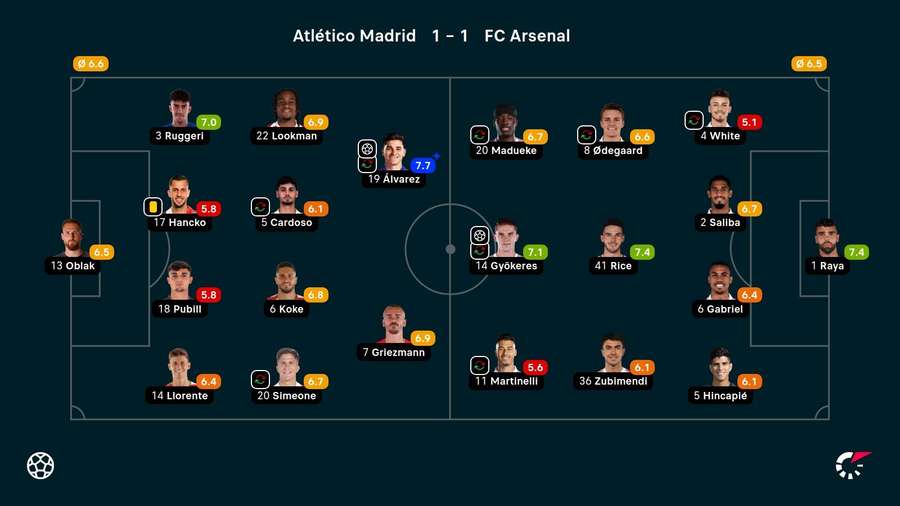This screenshot has height=506, width=900.
Task: Choose Simeone's player tile
Action: pyautogui.click(x=286, y=370)
